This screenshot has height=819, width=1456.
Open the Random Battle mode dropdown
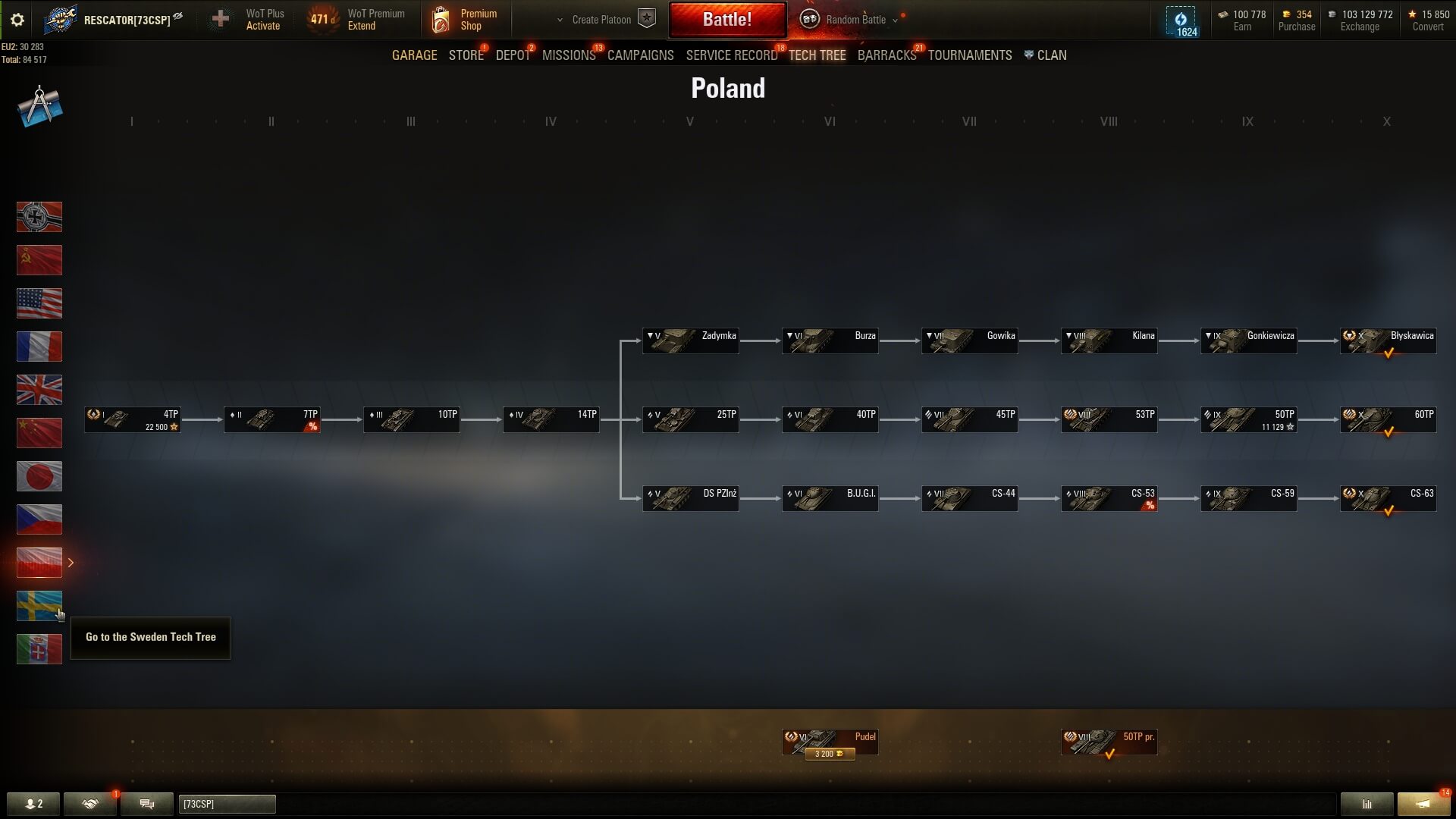click(x=855, y=20)
